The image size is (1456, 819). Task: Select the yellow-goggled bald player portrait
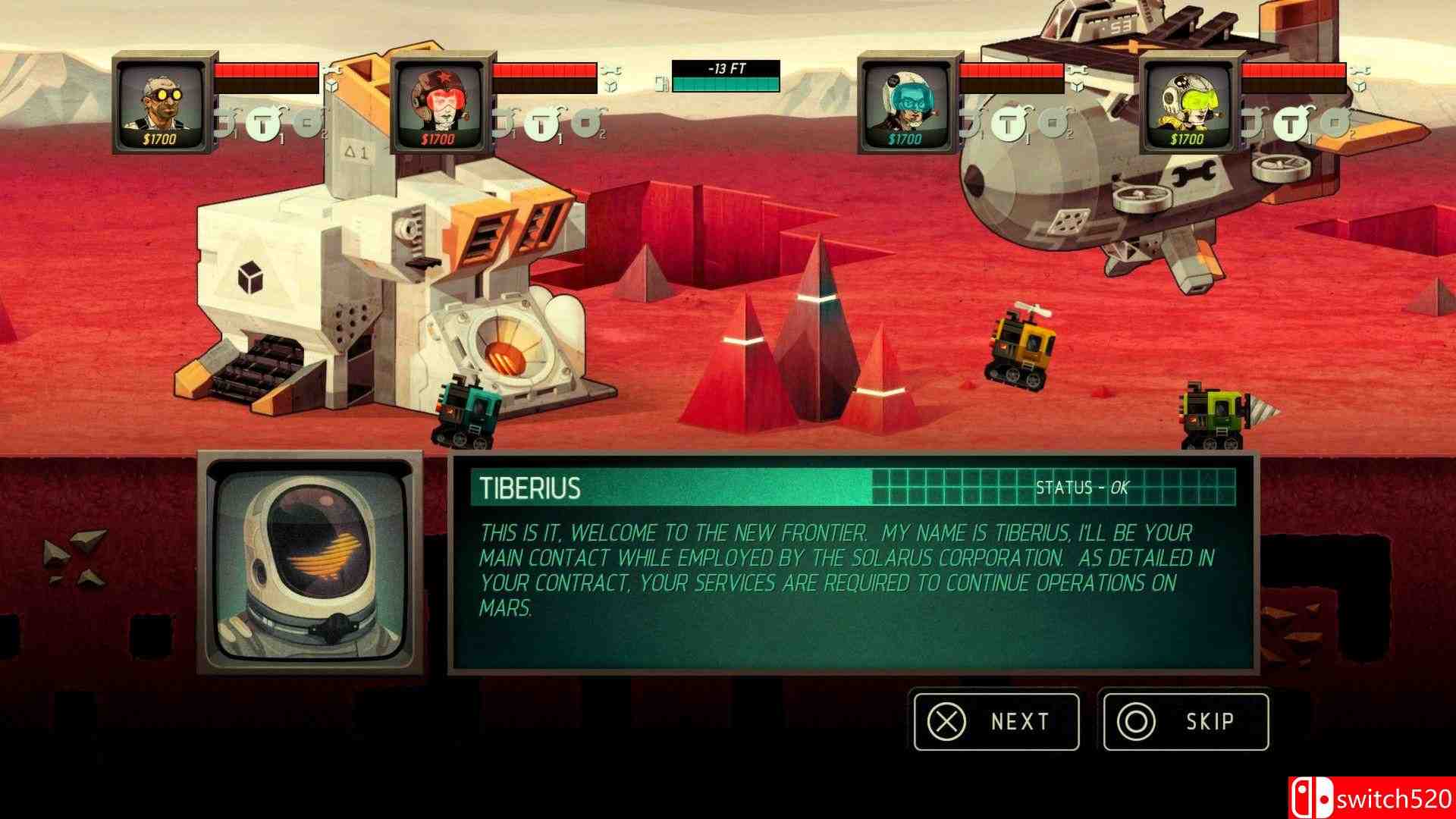(x=162, y=104)
